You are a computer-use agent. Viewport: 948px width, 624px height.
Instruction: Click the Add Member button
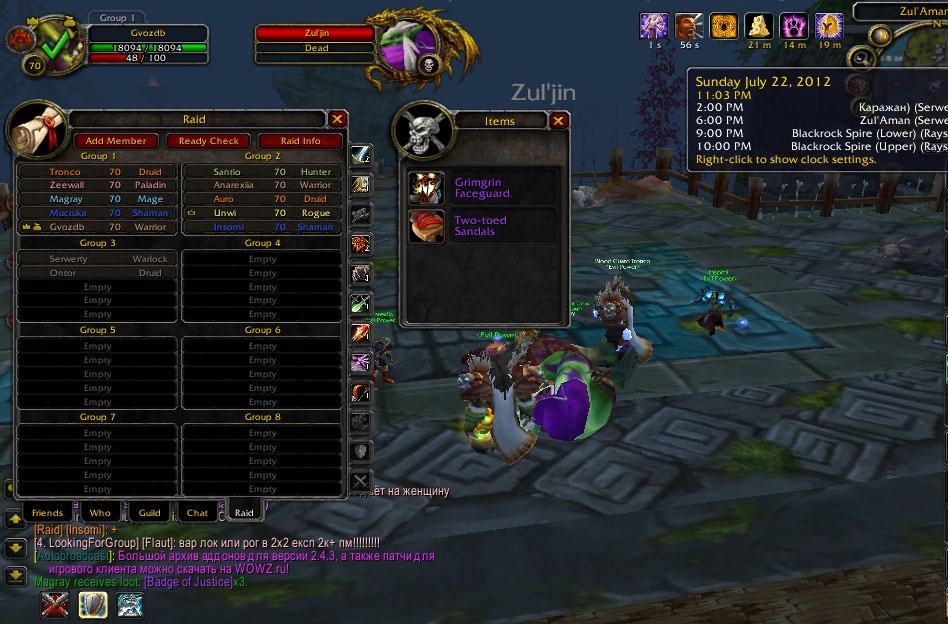tap(116, 141)
